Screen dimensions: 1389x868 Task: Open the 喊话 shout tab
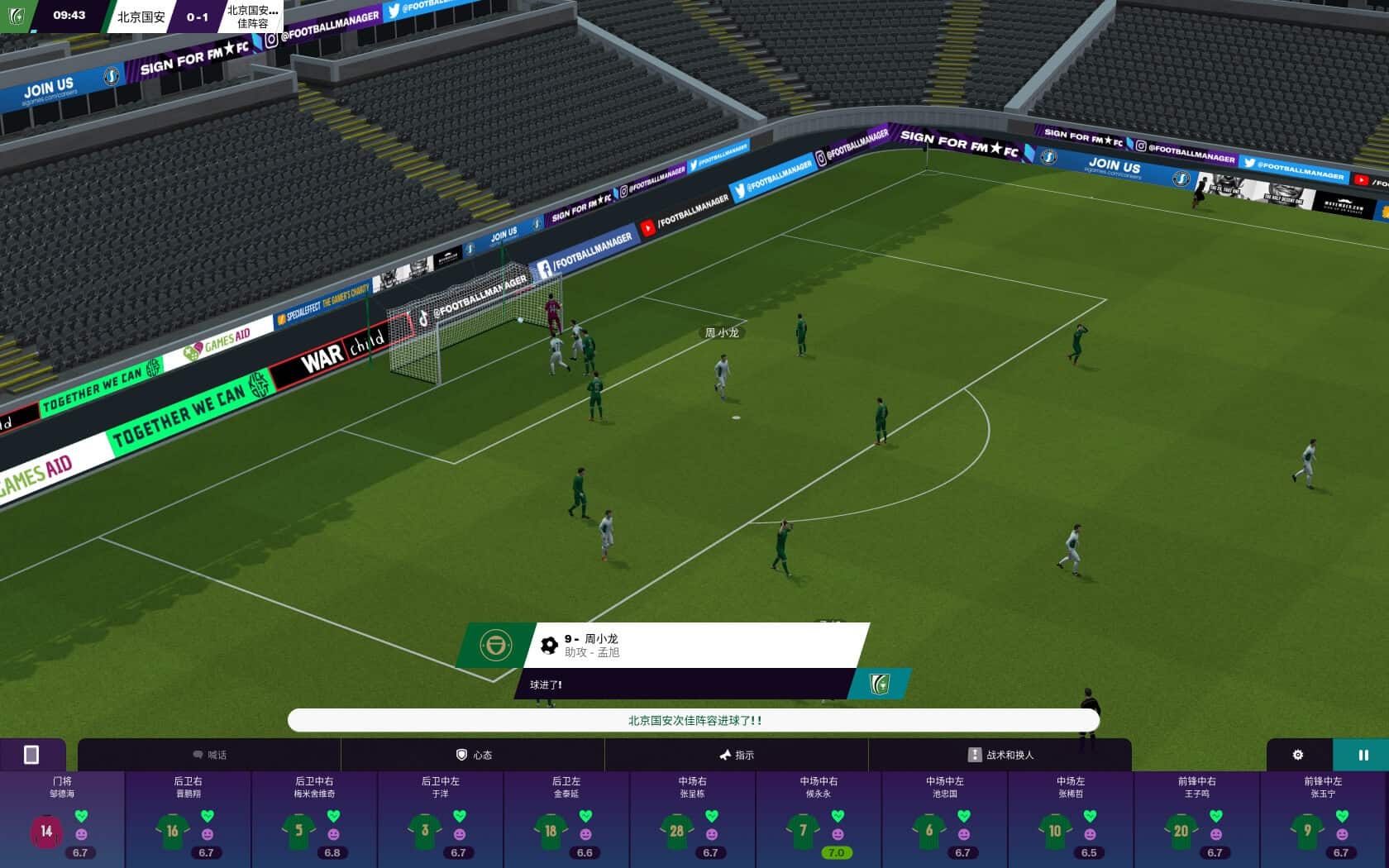(209, 755)
